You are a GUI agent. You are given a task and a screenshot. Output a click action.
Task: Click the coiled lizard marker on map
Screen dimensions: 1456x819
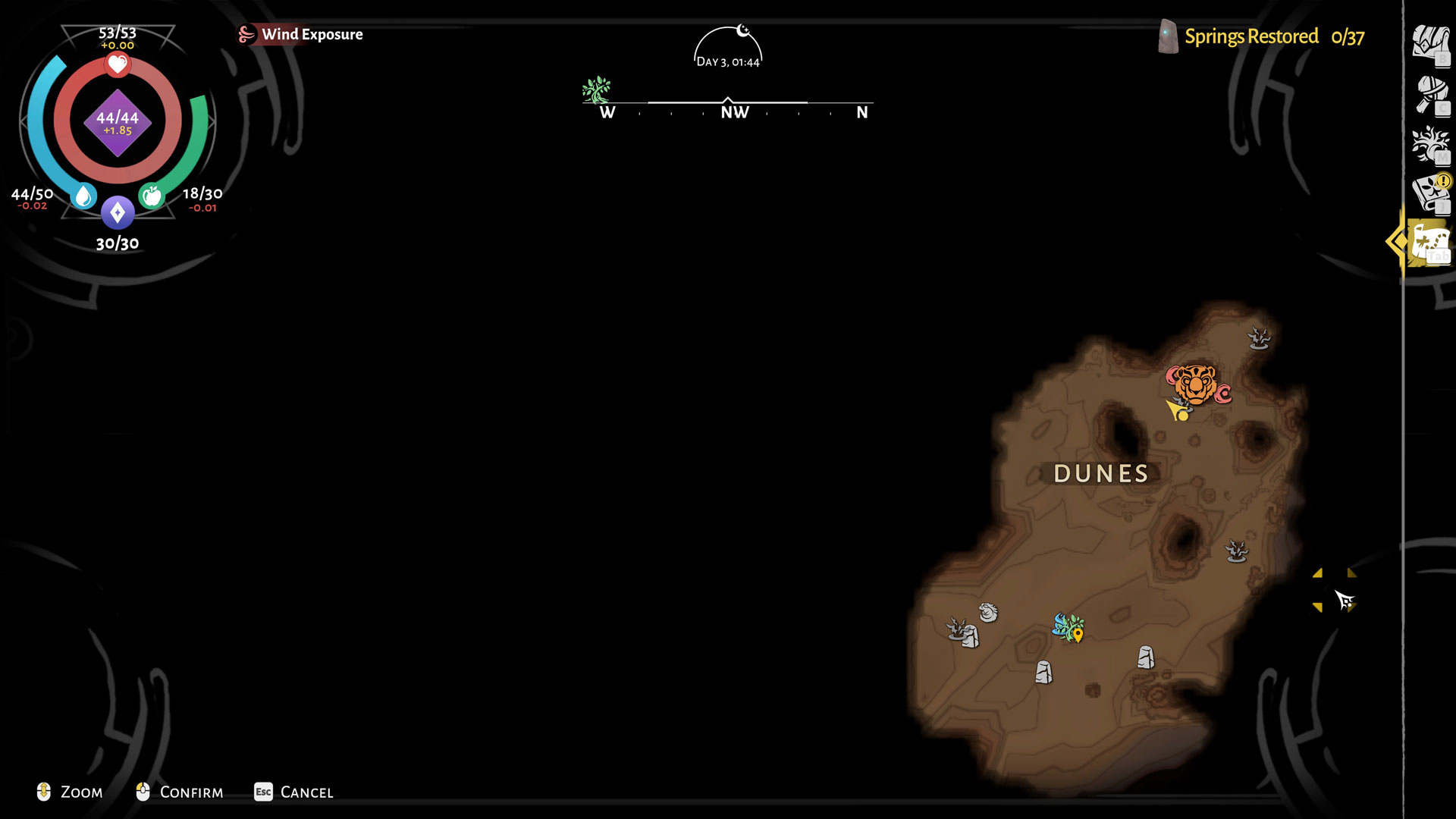point(988,612)
